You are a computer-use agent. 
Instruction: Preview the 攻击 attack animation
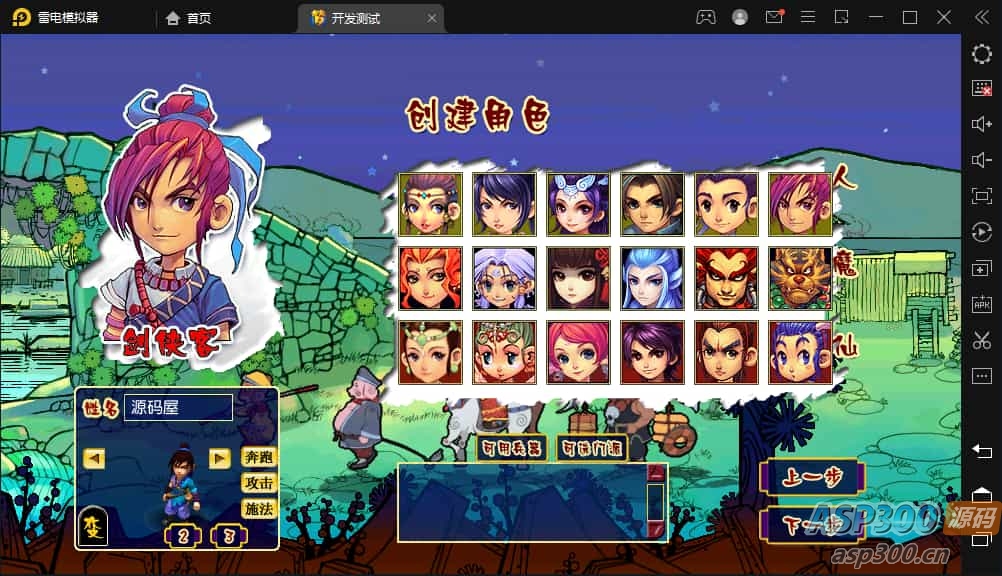[259, 483]
